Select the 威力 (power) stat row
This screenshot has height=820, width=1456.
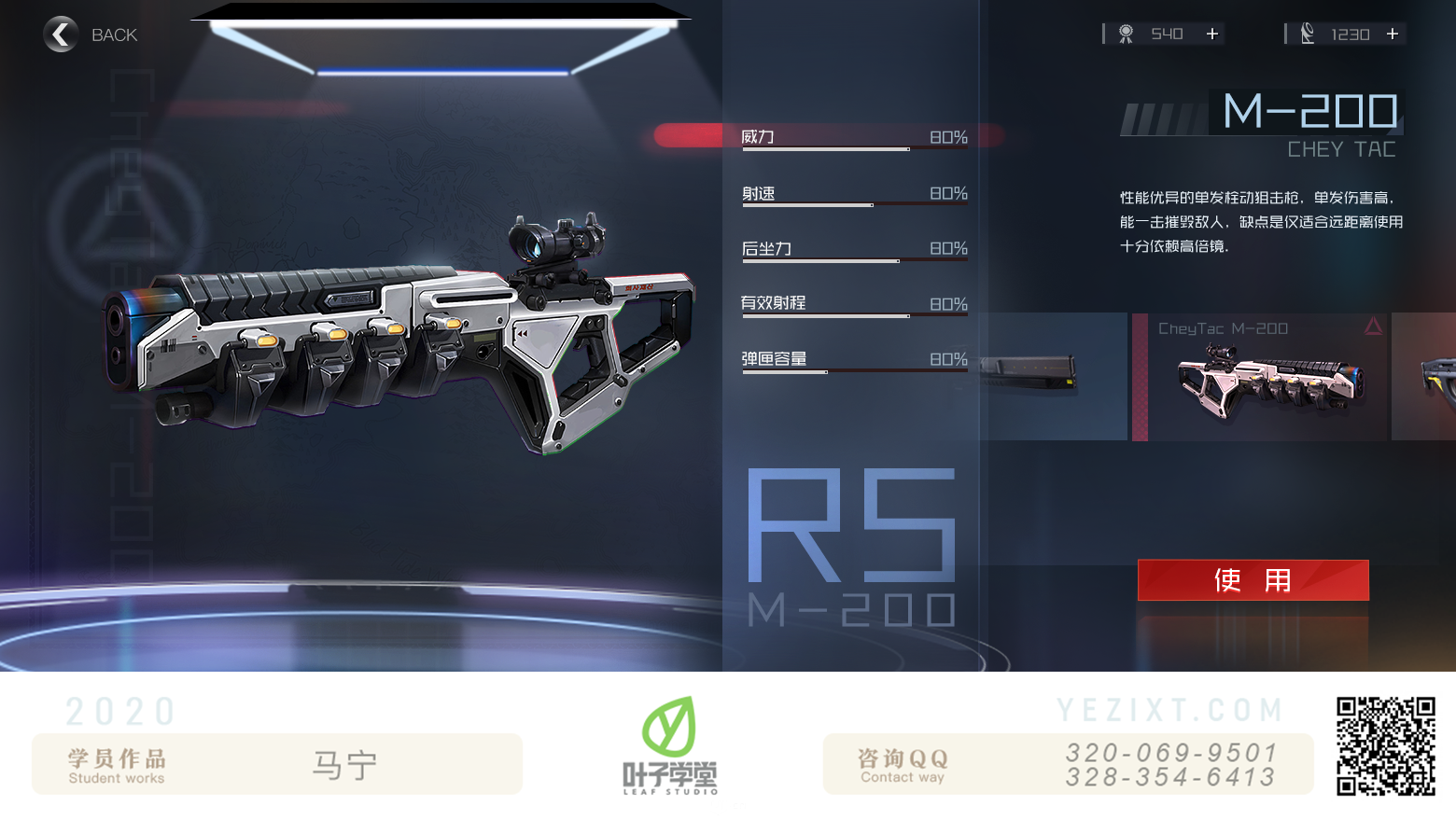coord(853,137)
